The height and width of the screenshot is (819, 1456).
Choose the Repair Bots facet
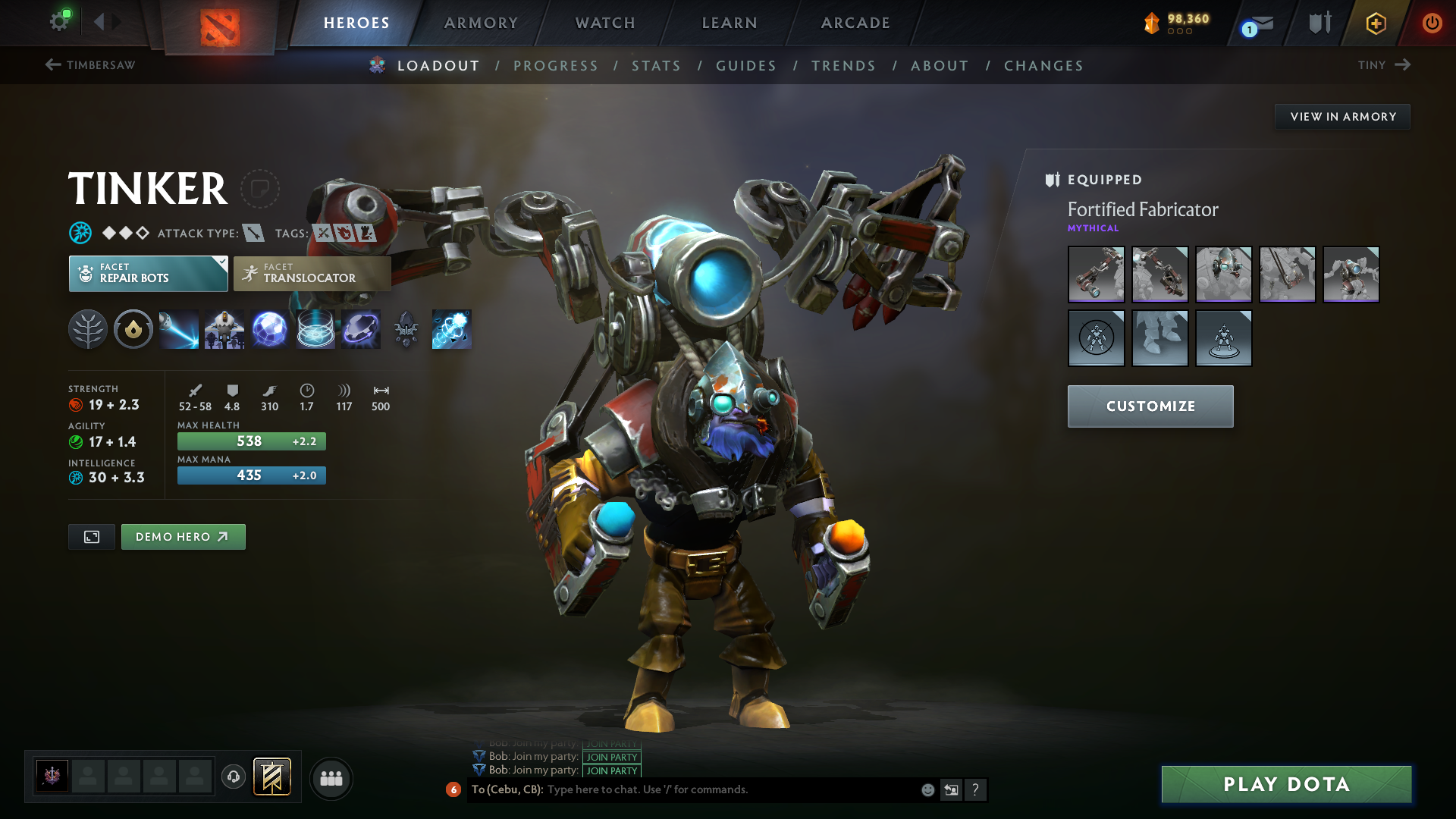[x=148, y=273]
